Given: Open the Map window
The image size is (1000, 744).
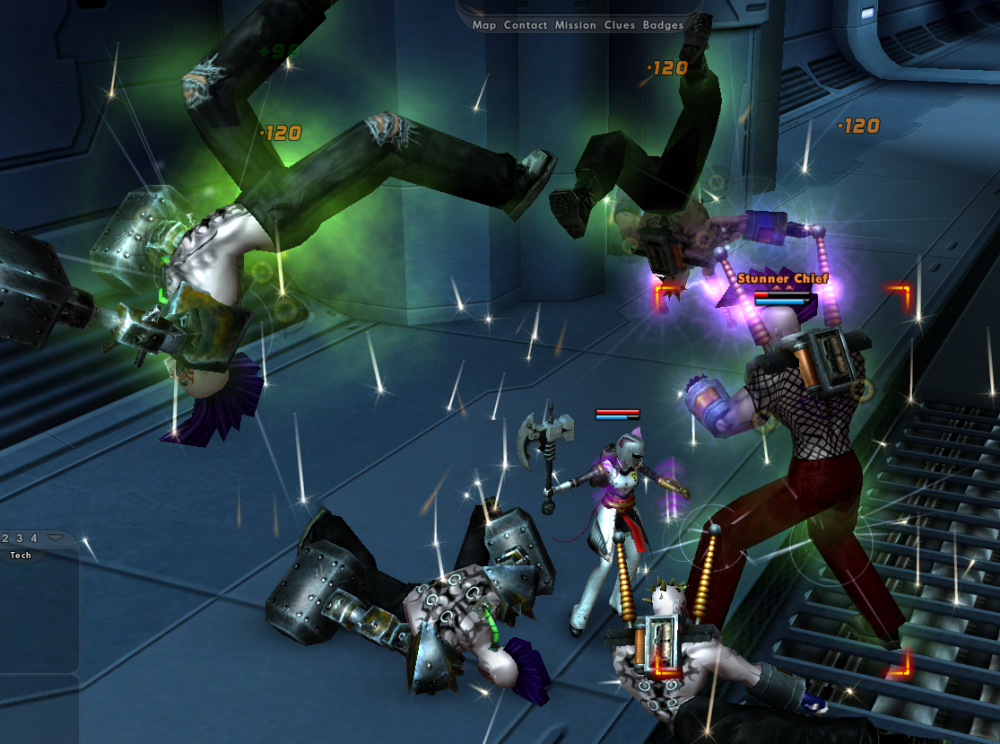Looking at the screenshot, I should [484, 25].
